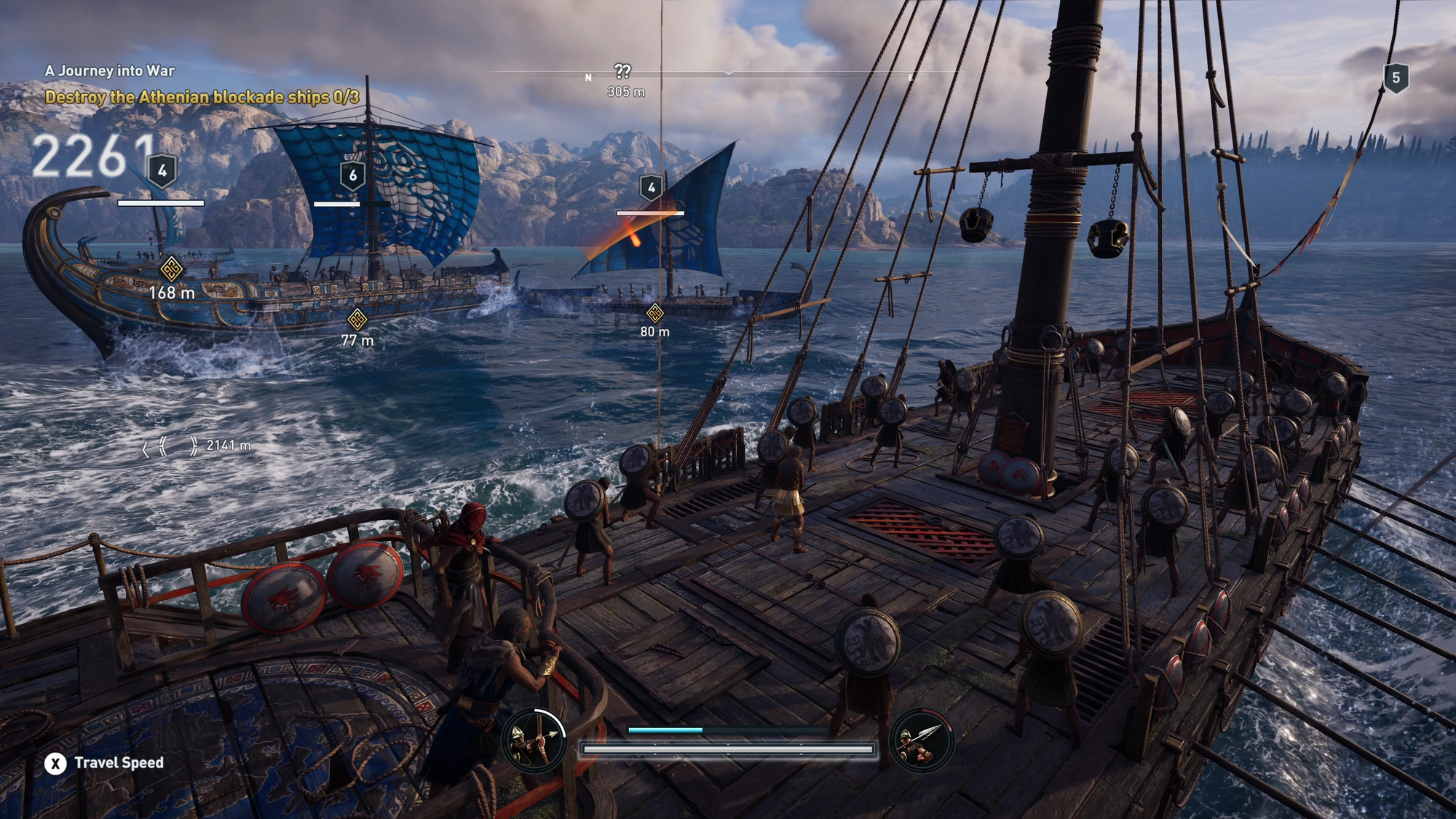Choose the objective marker showing 77 m
Screen dimensions: 1456x819
pos(357,319)
